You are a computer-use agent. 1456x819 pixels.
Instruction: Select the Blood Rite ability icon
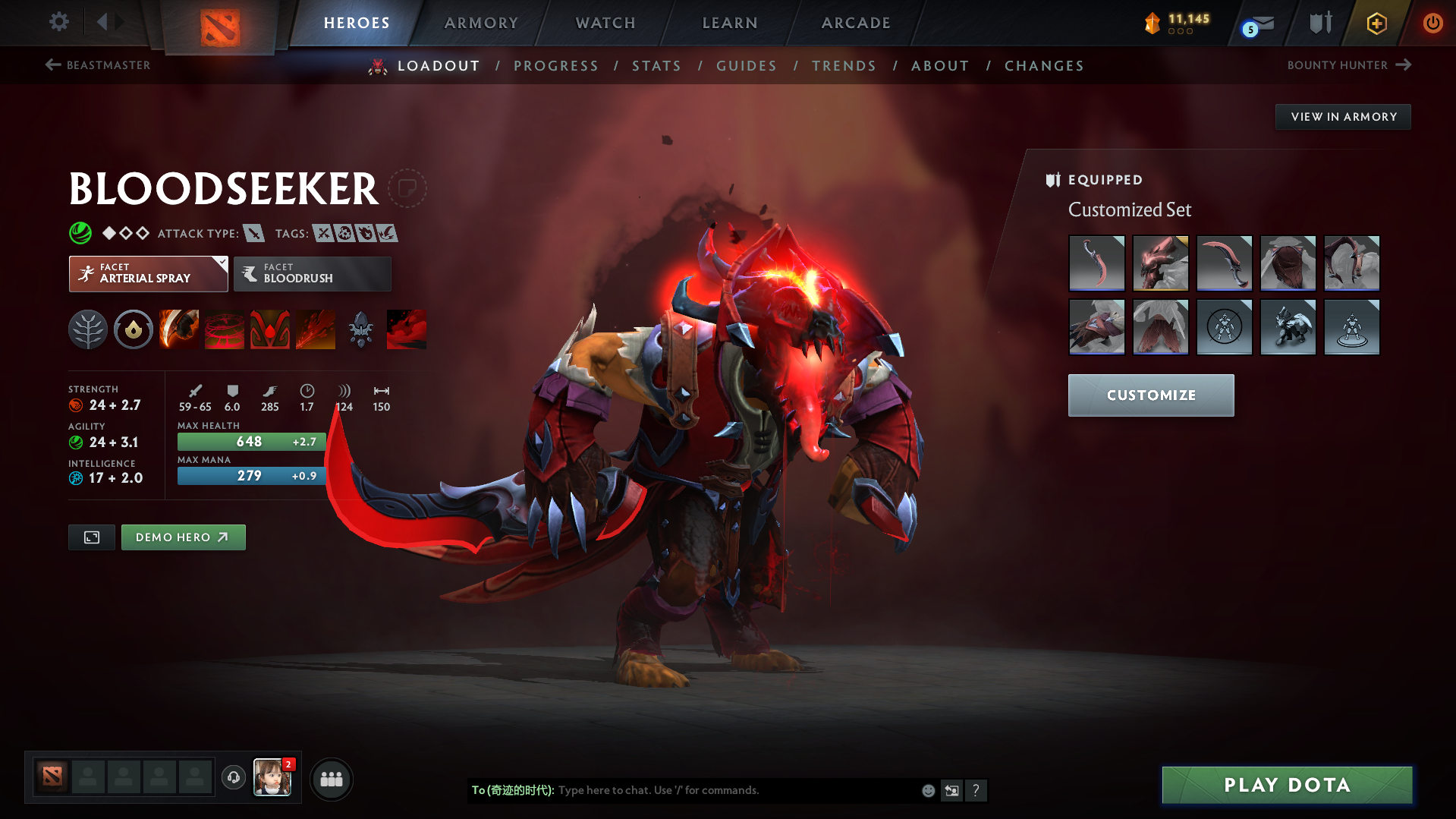225,329
